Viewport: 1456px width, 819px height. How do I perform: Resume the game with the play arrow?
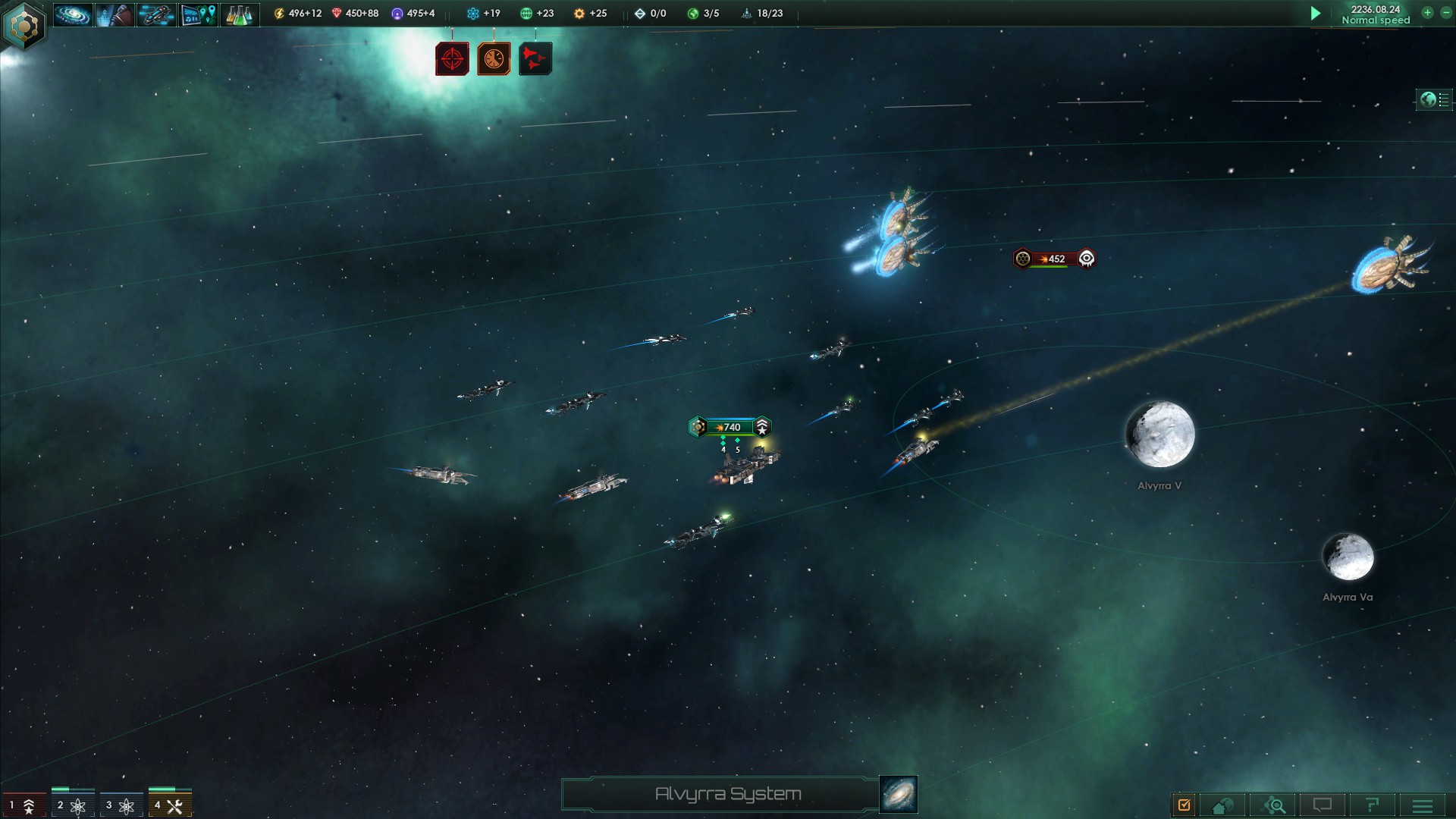(x=1316, y=14)
